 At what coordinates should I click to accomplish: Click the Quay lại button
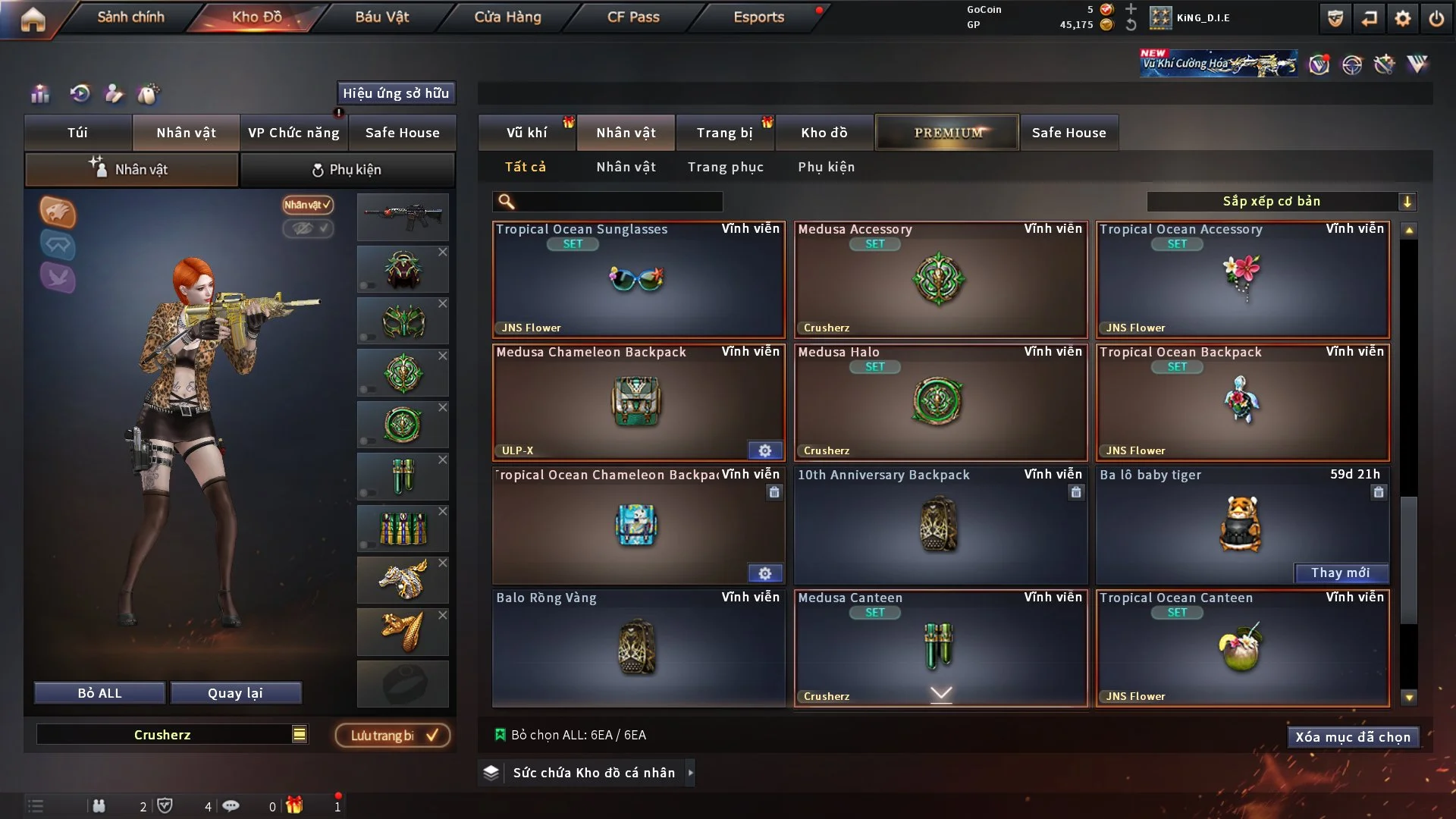[x=235, y=693]
